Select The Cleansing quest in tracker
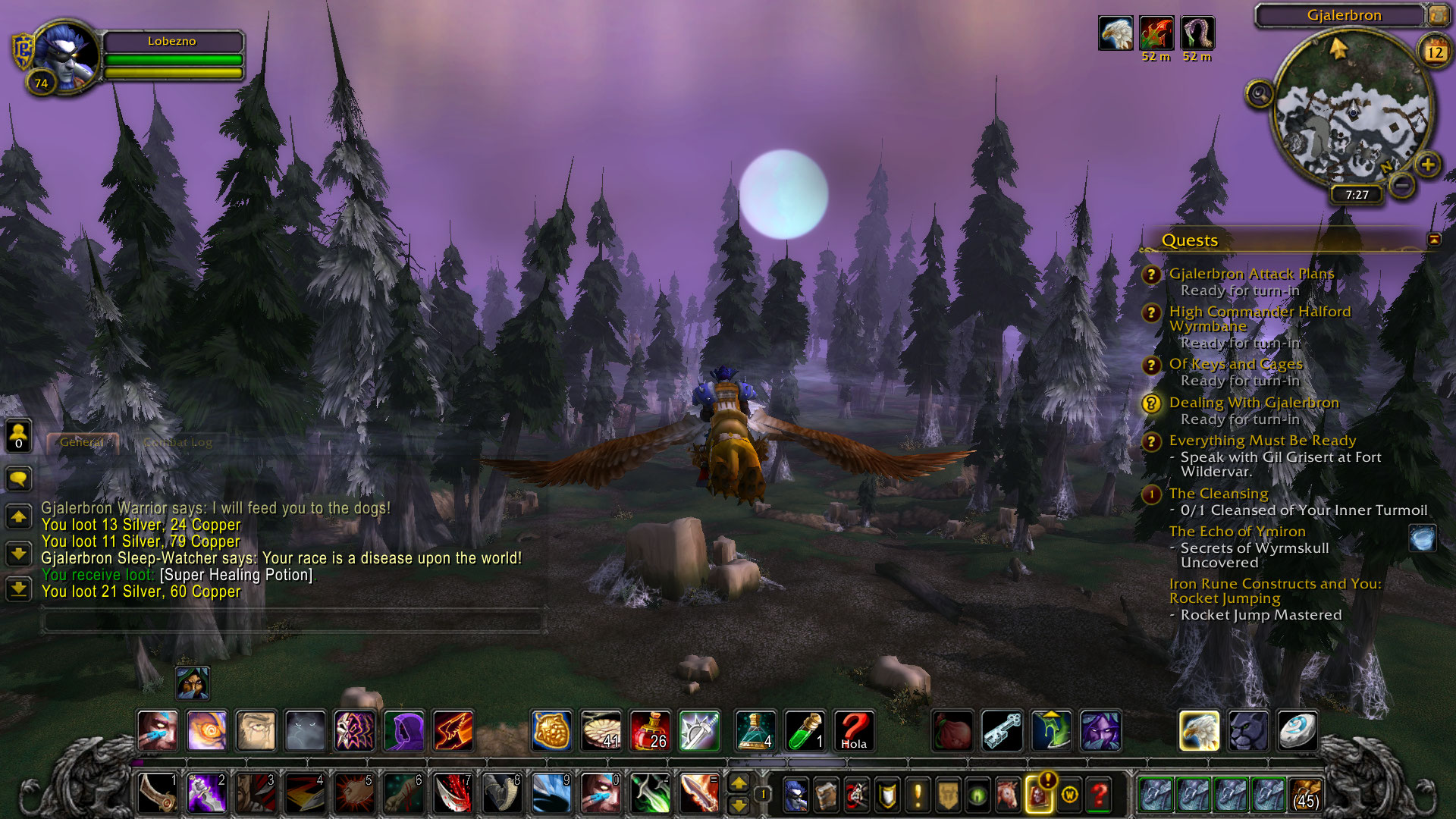The width and height of the screenshot is (1456, 819). tap(1218, 494)
